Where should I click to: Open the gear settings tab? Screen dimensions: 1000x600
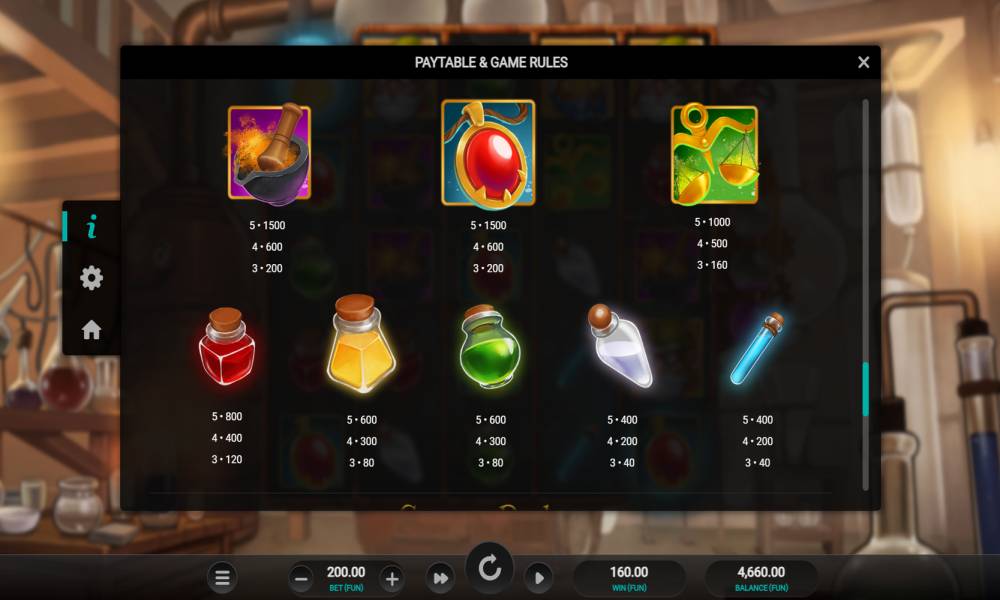coord(91,278)
